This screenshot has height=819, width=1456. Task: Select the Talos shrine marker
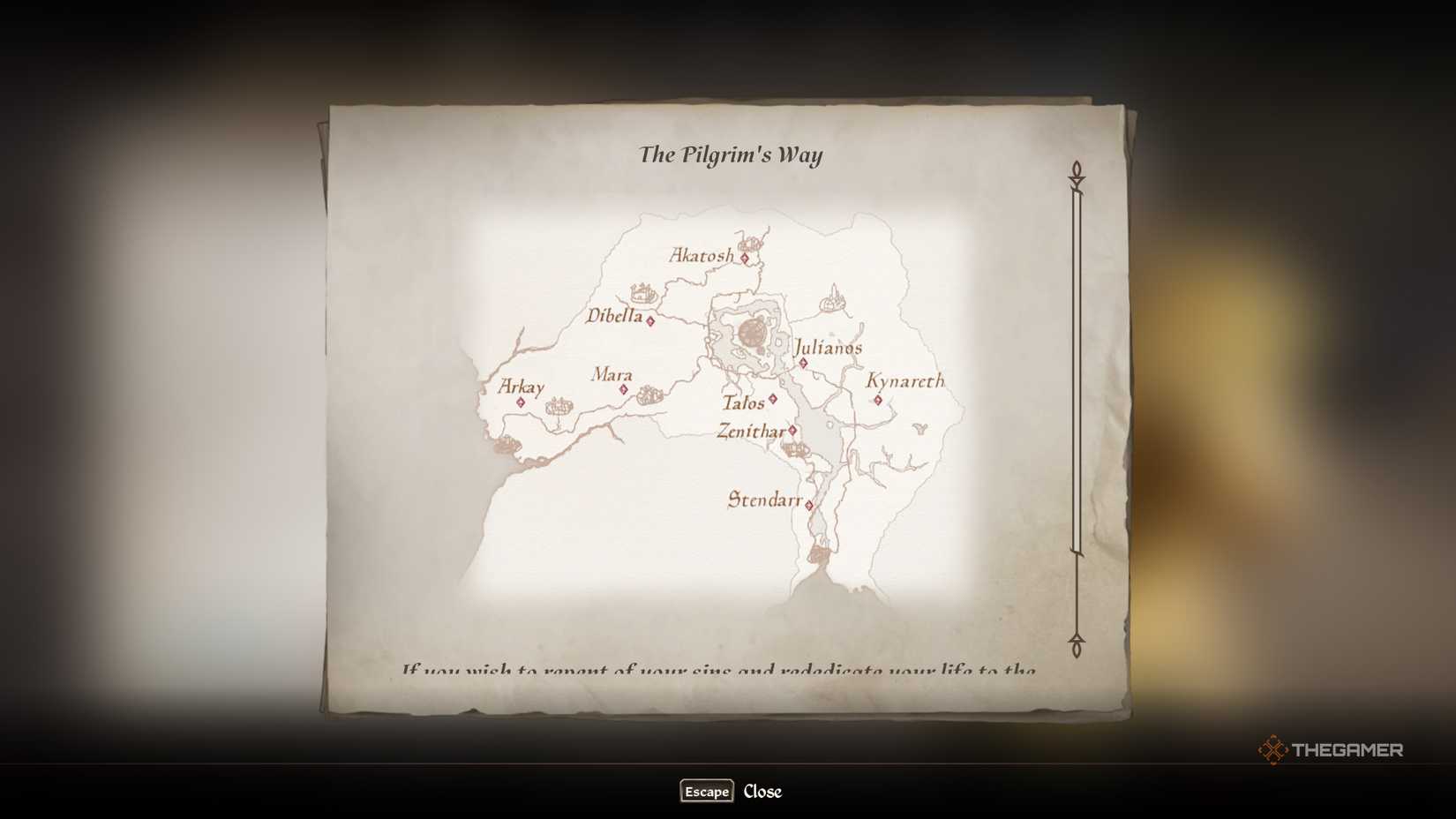tap(772, 399)
